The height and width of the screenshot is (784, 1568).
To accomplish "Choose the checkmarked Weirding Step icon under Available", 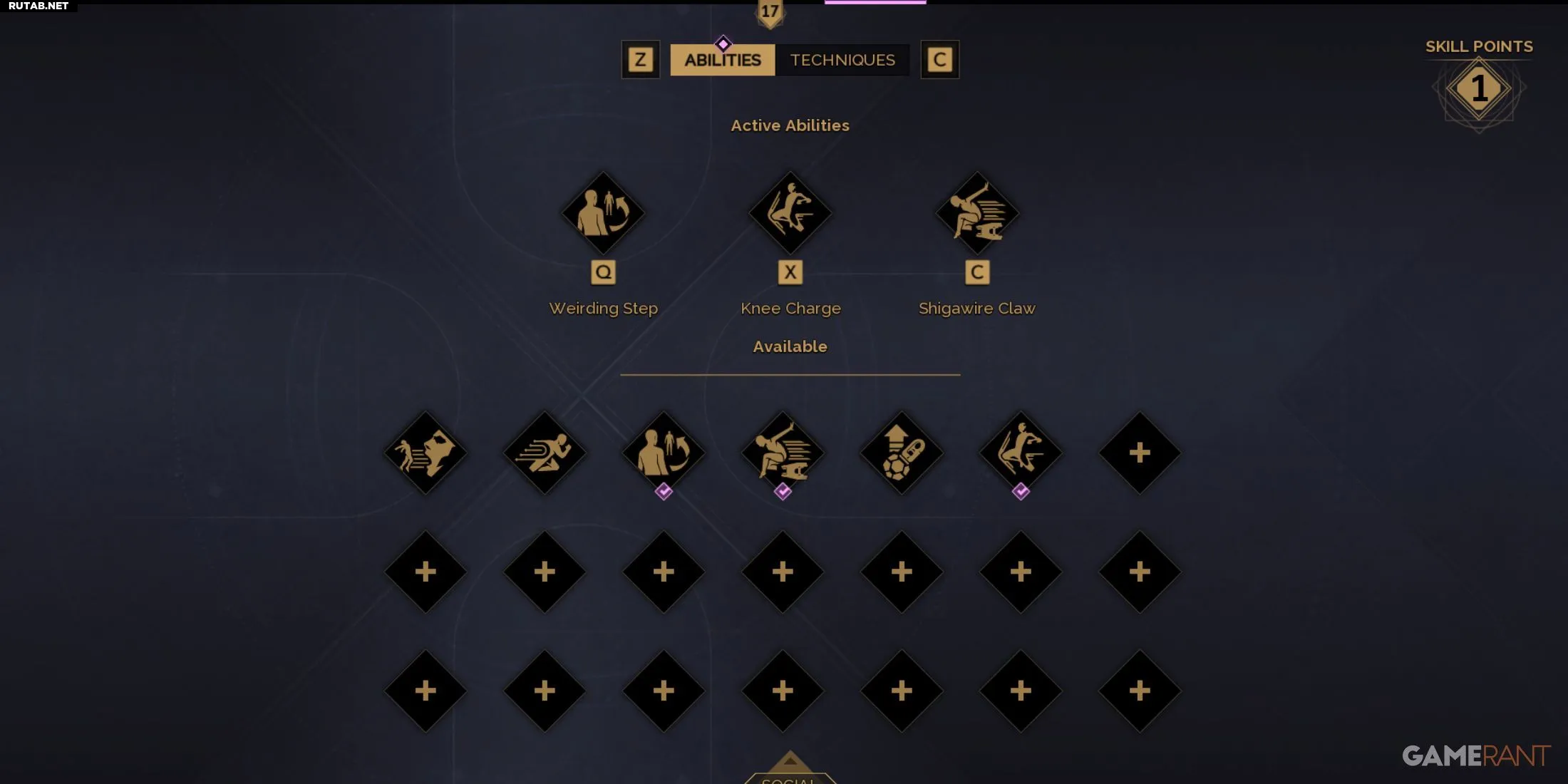I will pyautogui.click(x=664, y=453).
